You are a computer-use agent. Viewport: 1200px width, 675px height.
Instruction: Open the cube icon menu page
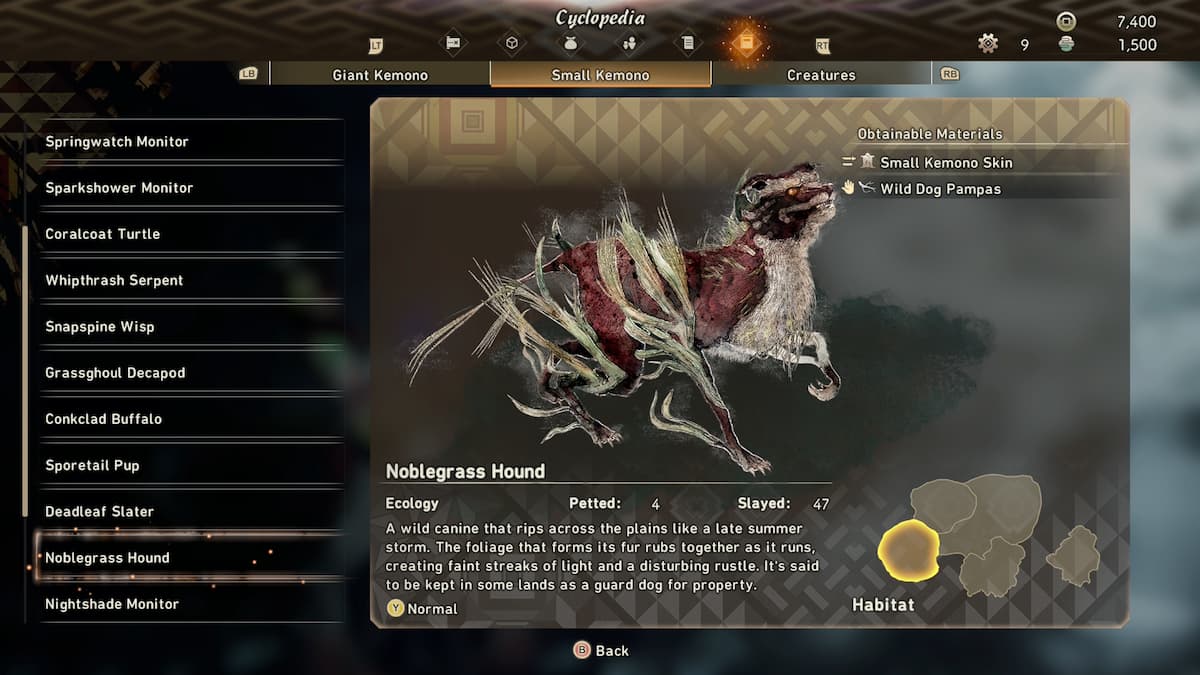512,43
